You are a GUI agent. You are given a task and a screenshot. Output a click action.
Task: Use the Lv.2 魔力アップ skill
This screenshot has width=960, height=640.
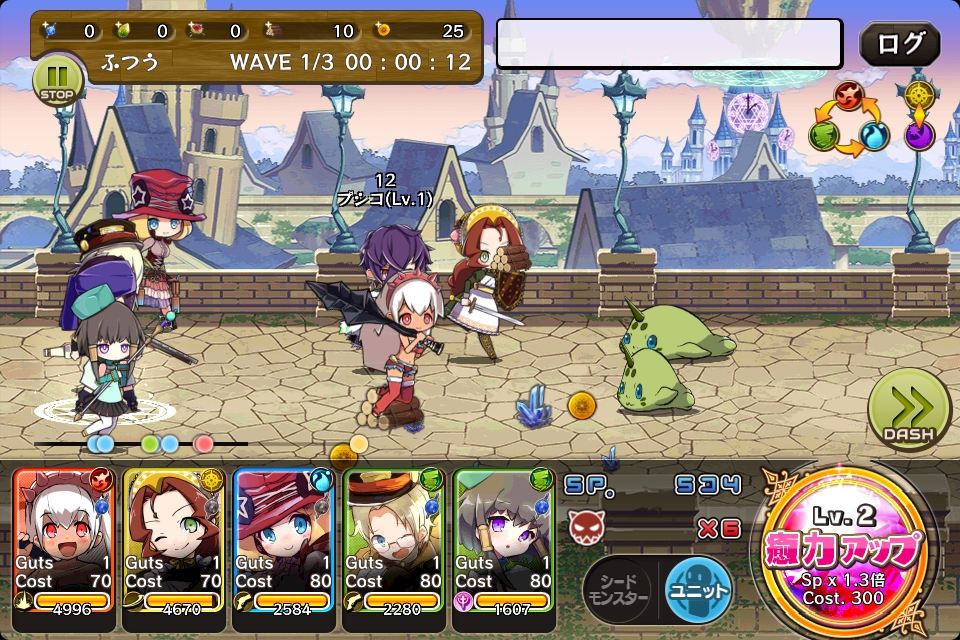pyautogui.click(x=842, y=552)
